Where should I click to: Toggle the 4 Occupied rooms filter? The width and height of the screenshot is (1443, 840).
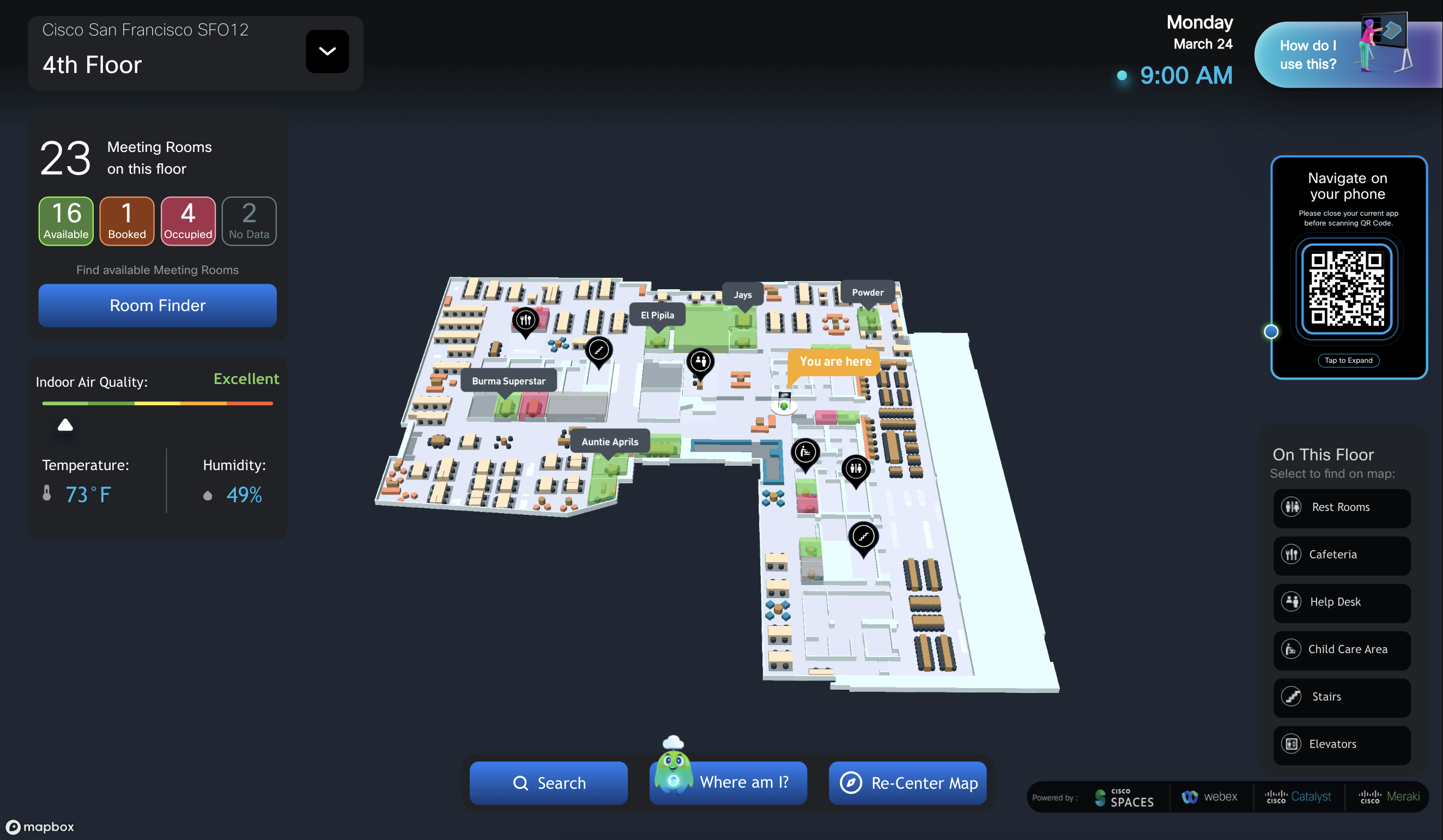pos(188,221)
